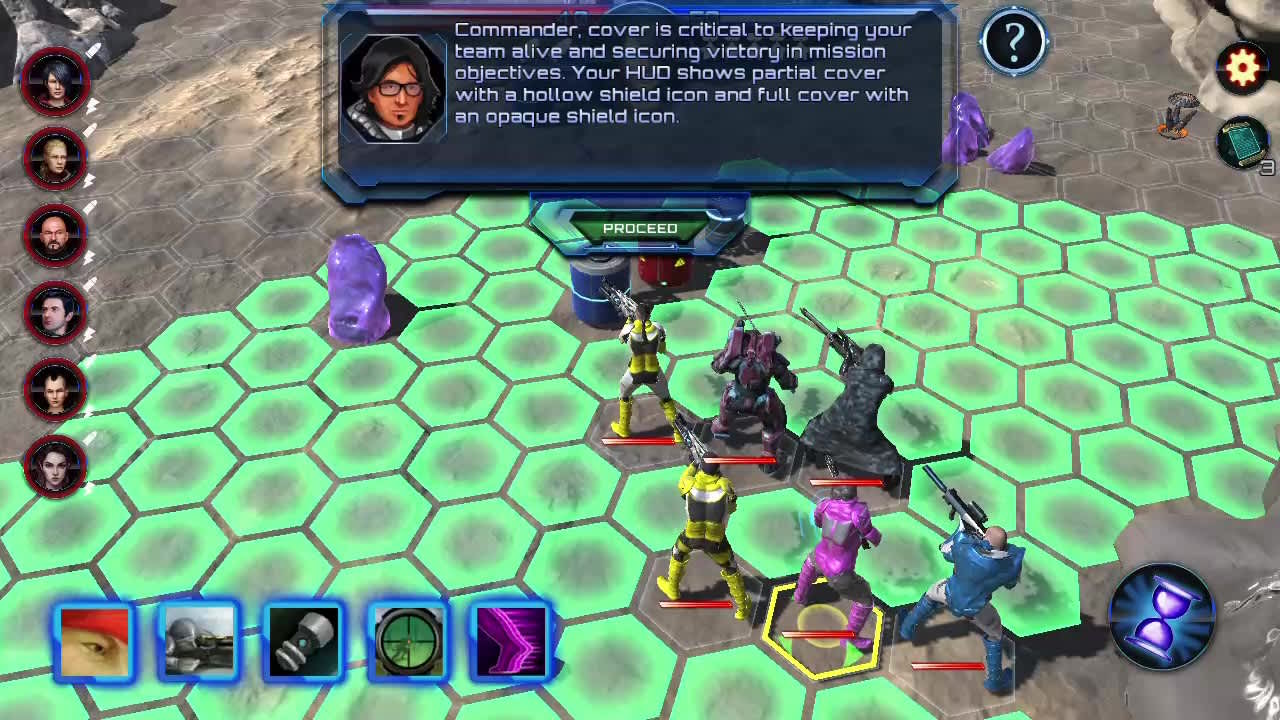The height and width of the screenshot is (720, 1280).
Task: Click the yellow highlighted hex tile
Action: pos(822,630)
